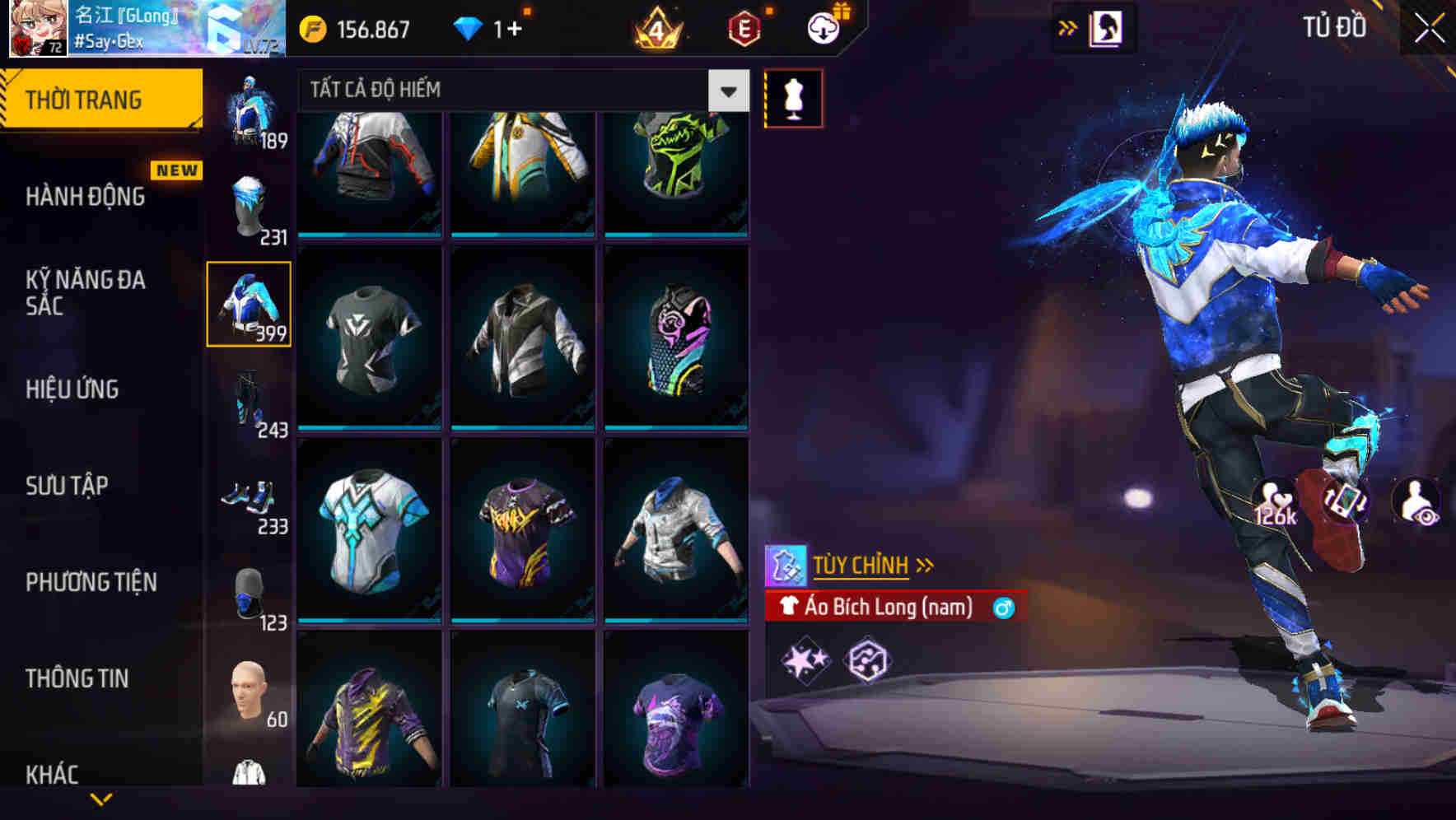Toggle the female character icon in top bar
1456x820 pixels.
(x=1109, y=27)
